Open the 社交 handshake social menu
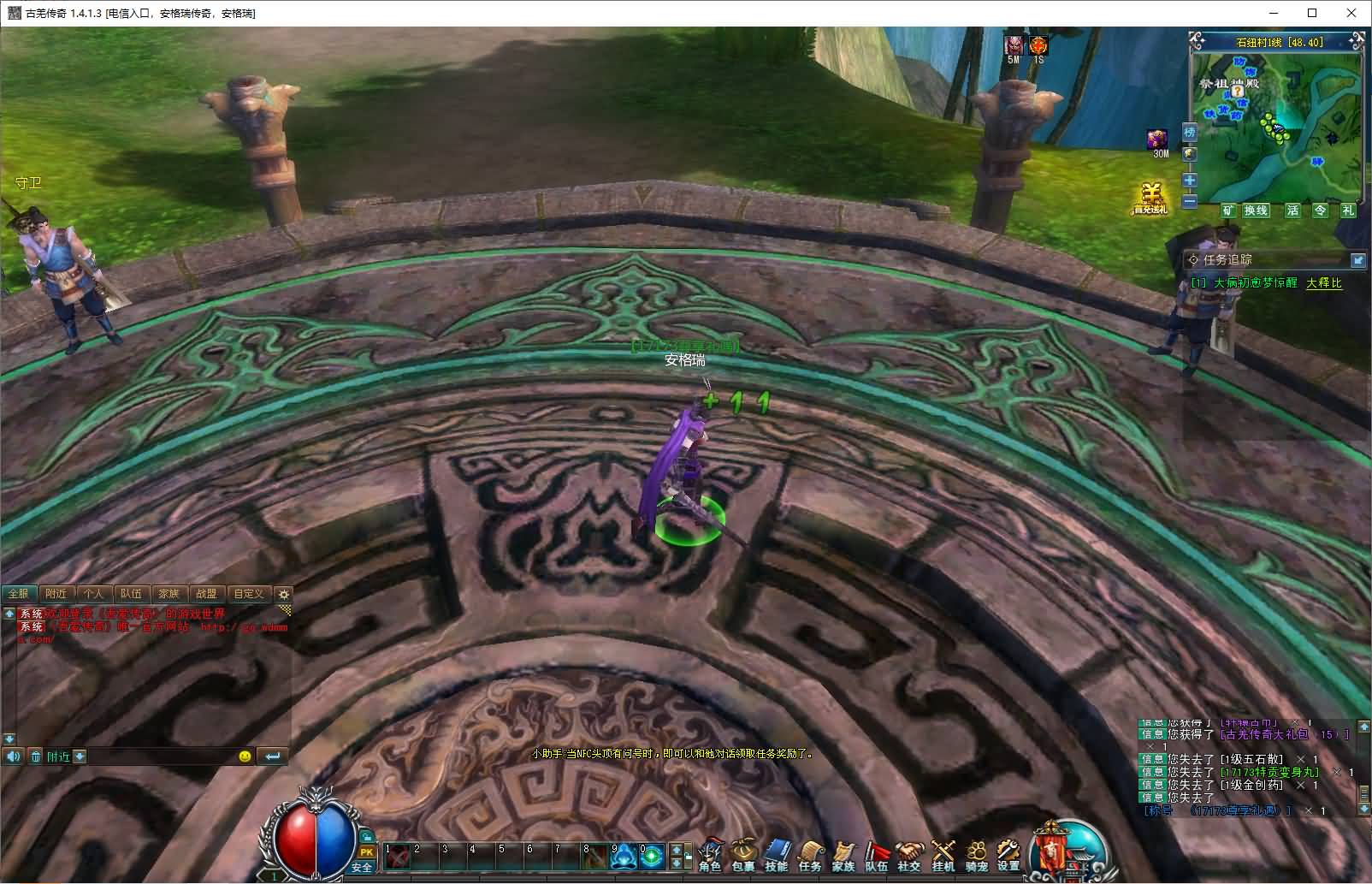This screenshot has width=1372, height=884. click(x=909, y=856)
